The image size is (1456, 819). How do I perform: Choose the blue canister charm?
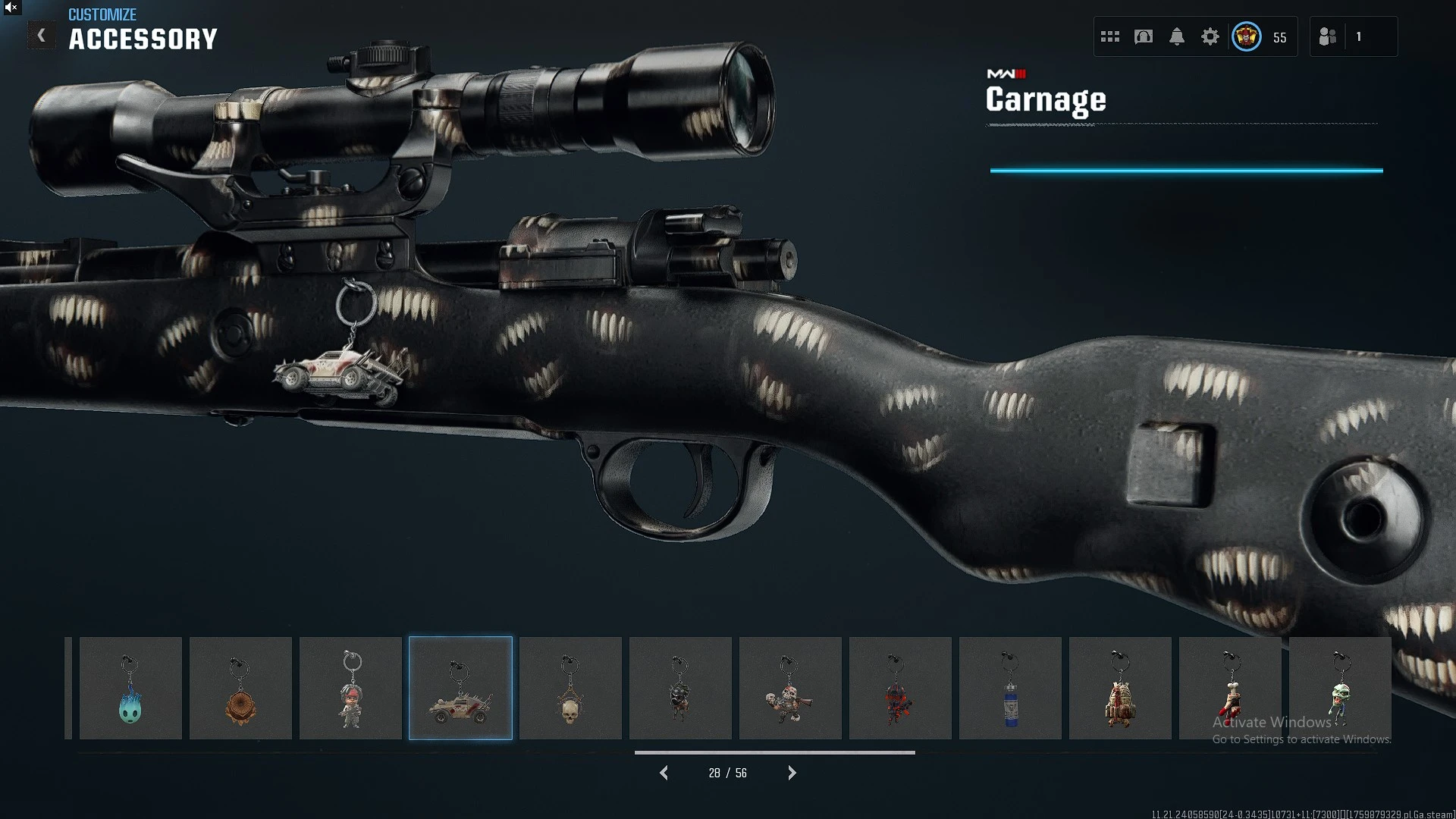point(1010,689)
